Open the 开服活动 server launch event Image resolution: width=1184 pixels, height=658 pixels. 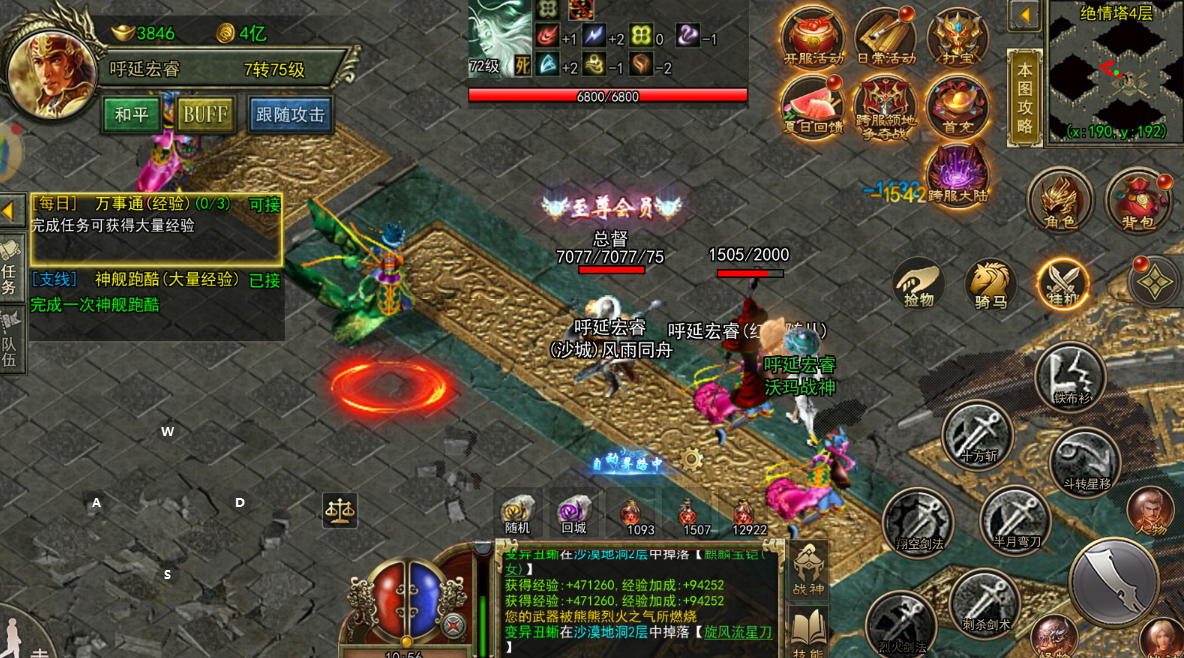click(x=812, y=38)
